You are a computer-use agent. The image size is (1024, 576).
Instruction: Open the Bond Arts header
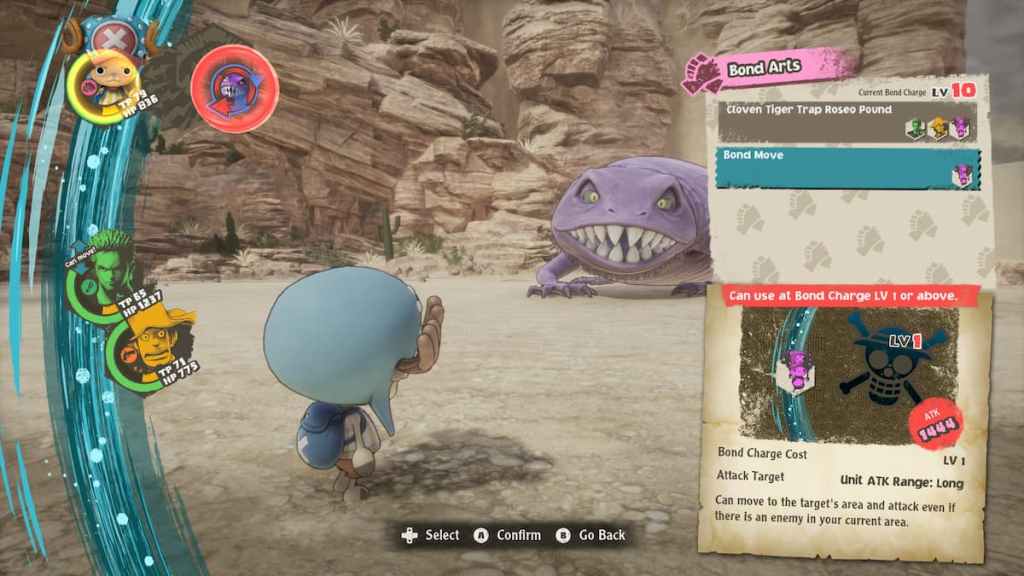coord(767,68)
